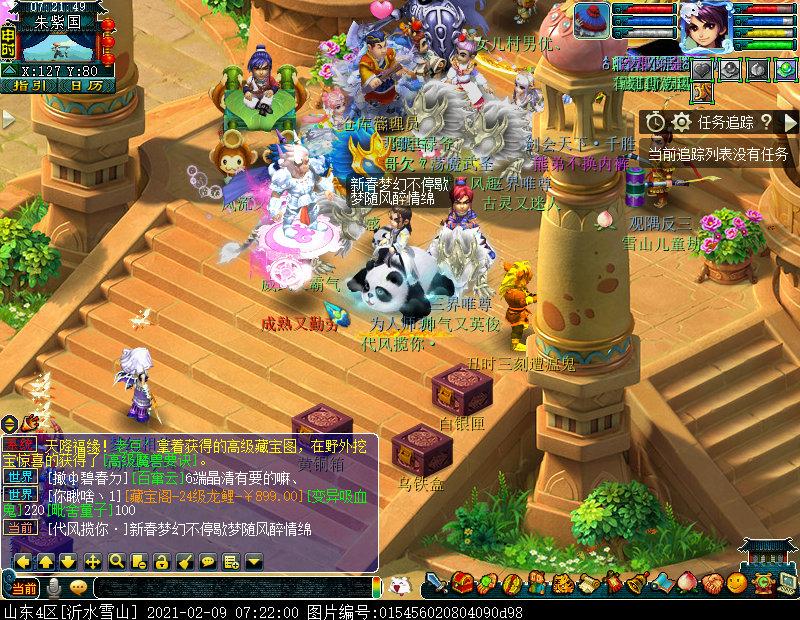This screenshot has height=620, width=800.
Task: Open the pet portrait
Action: 594,19
